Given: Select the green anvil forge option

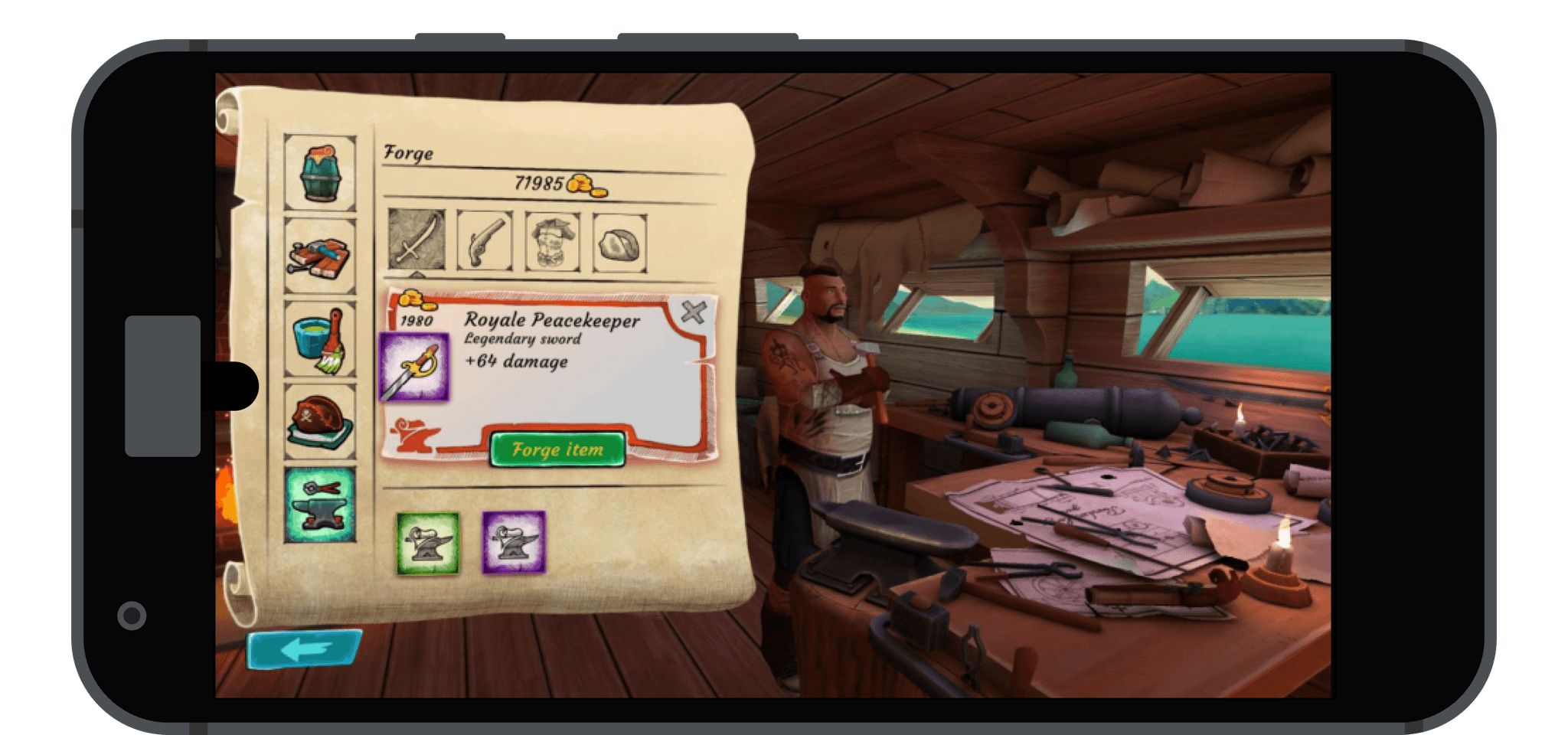Looking at the screenshot, I should (426, 541).
